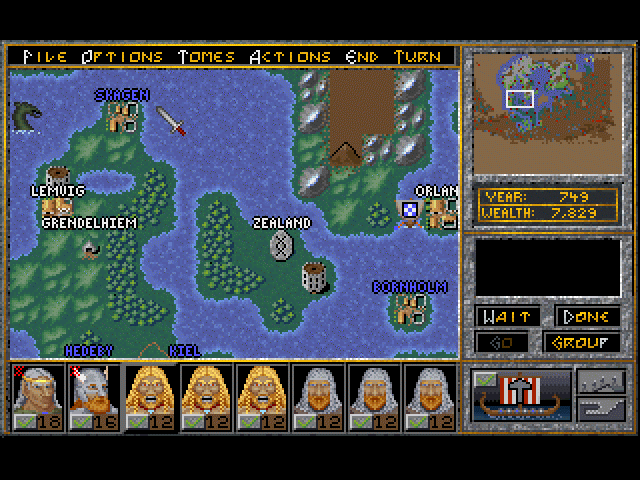The image size is (640, 480).
Task: Open the Options menu
Action: click(123, 56)
